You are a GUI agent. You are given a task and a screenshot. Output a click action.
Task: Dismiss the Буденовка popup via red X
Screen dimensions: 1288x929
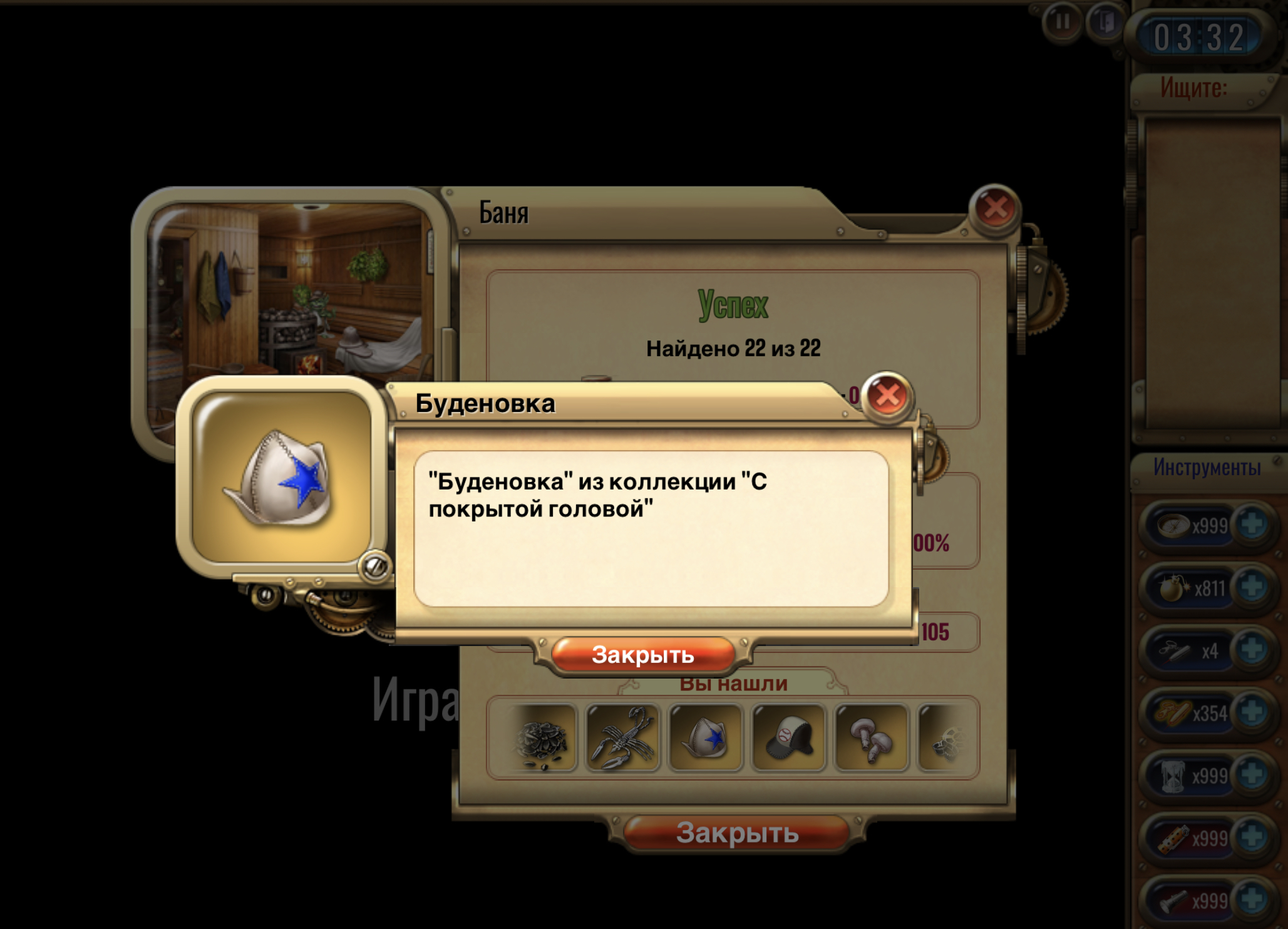[887, 396]
